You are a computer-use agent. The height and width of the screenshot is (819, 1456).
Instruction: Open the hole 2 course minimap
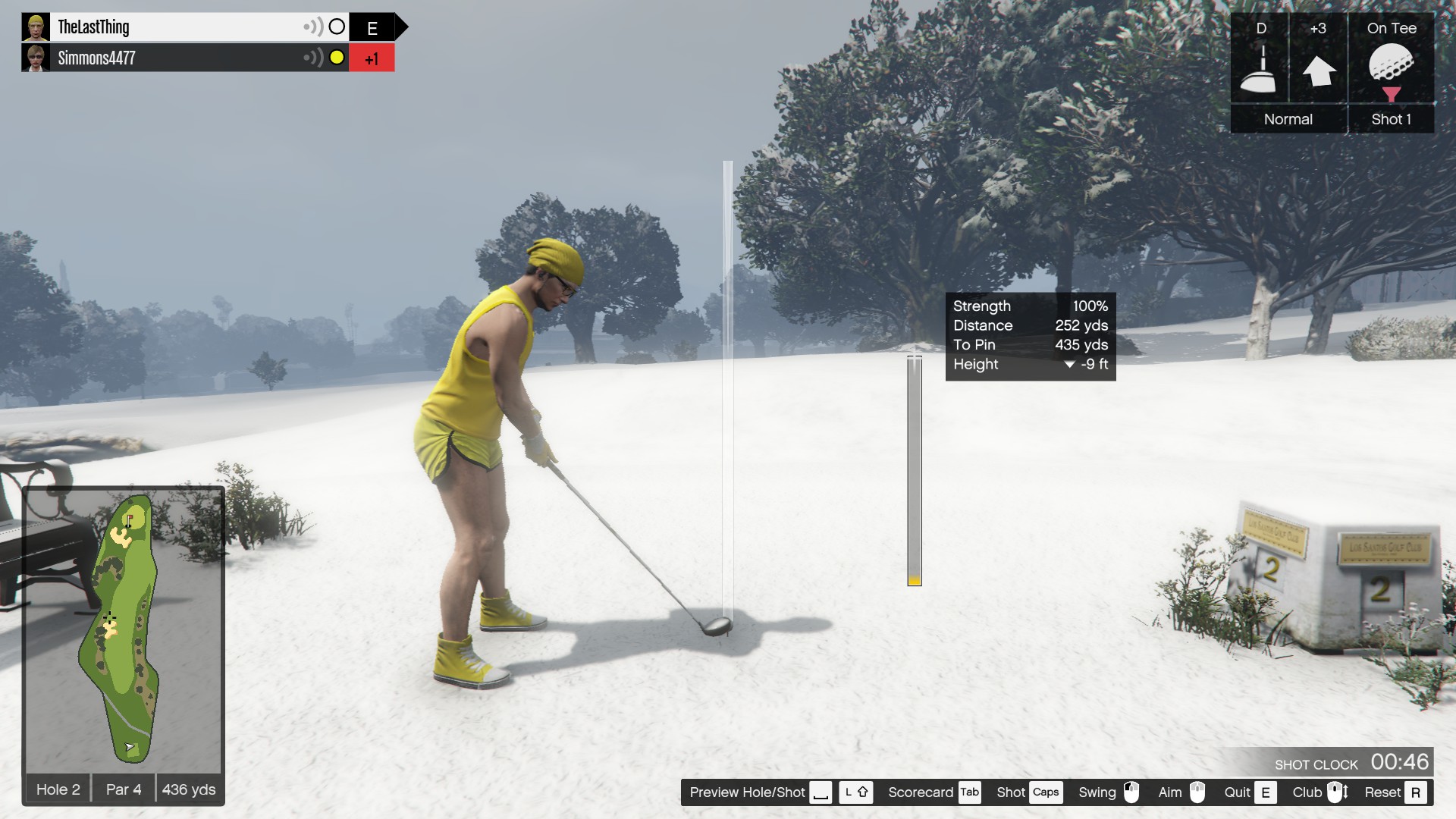(x=124, y=629)
